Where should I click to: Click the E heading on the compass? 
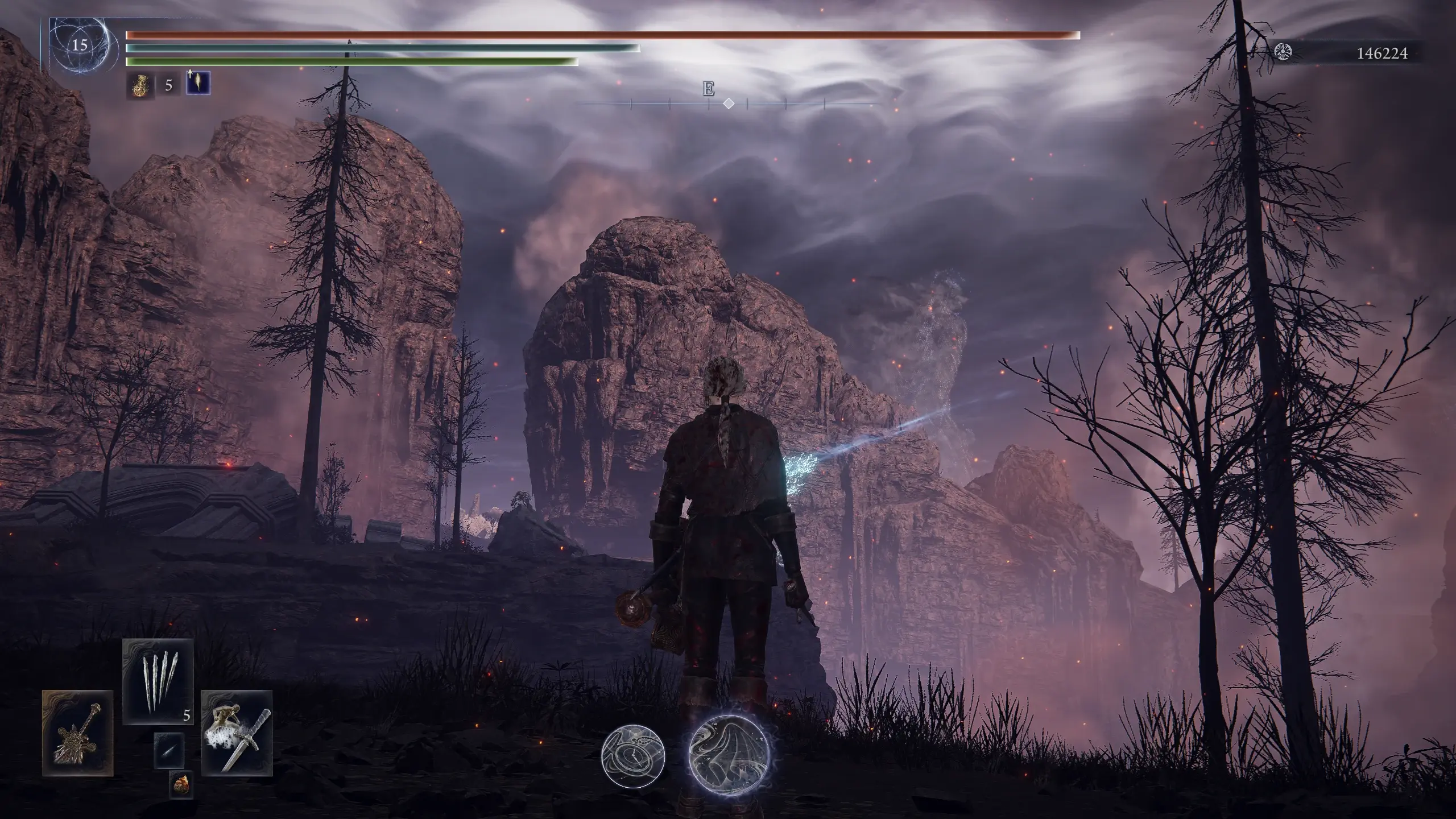[708, 89]
